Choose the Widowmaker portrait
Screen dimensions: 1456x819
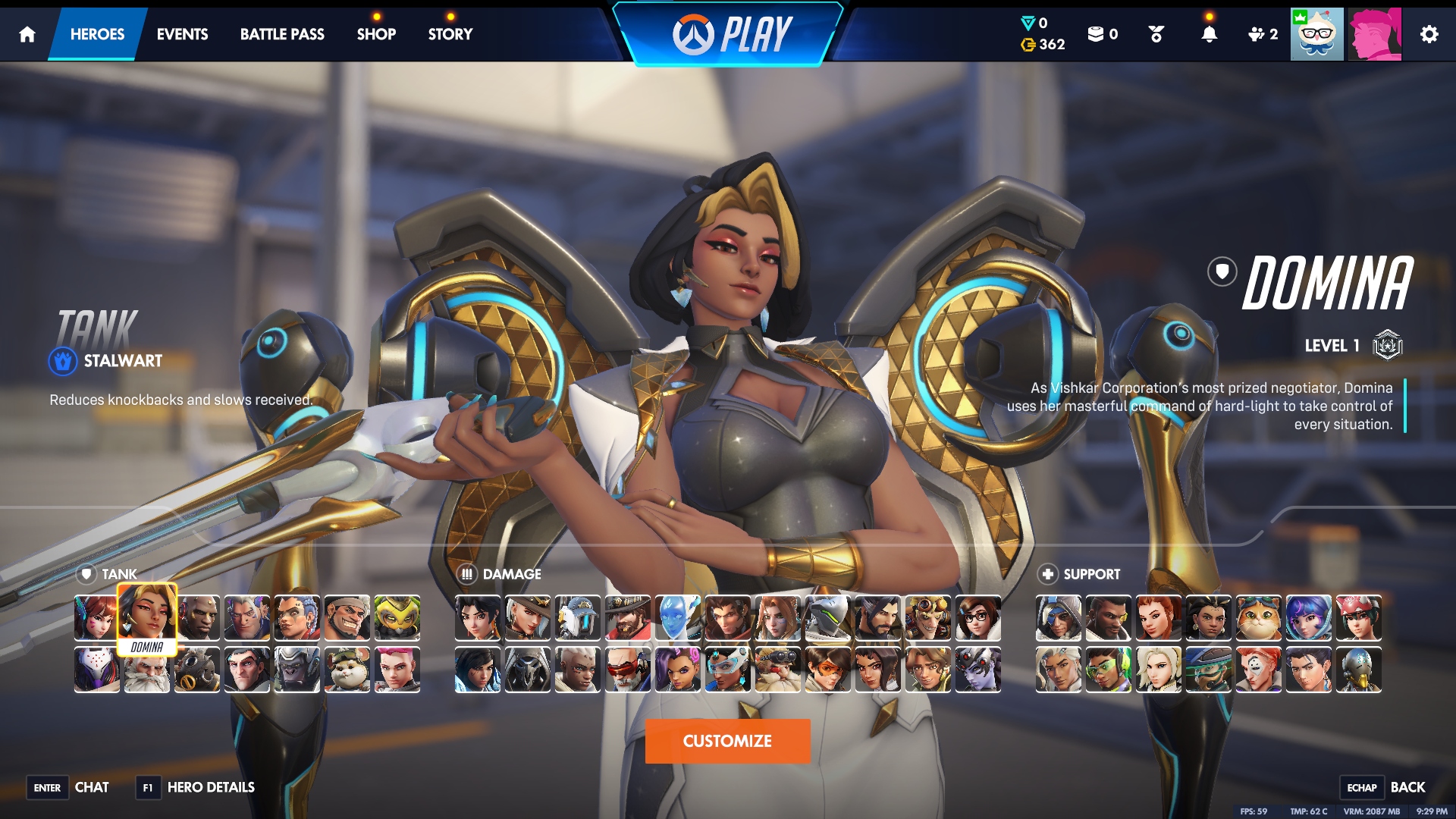tap(977, 670)
